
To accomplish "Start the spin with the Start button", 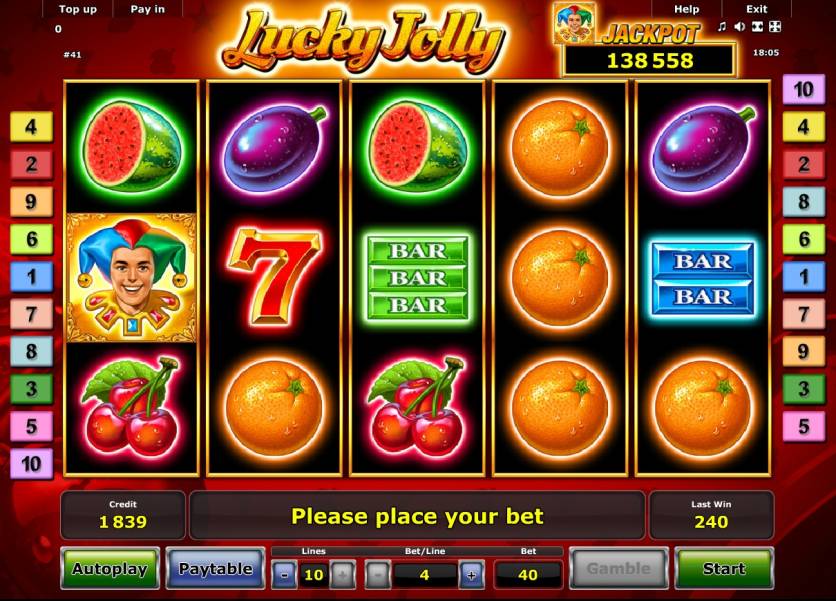I will [723, 569].
